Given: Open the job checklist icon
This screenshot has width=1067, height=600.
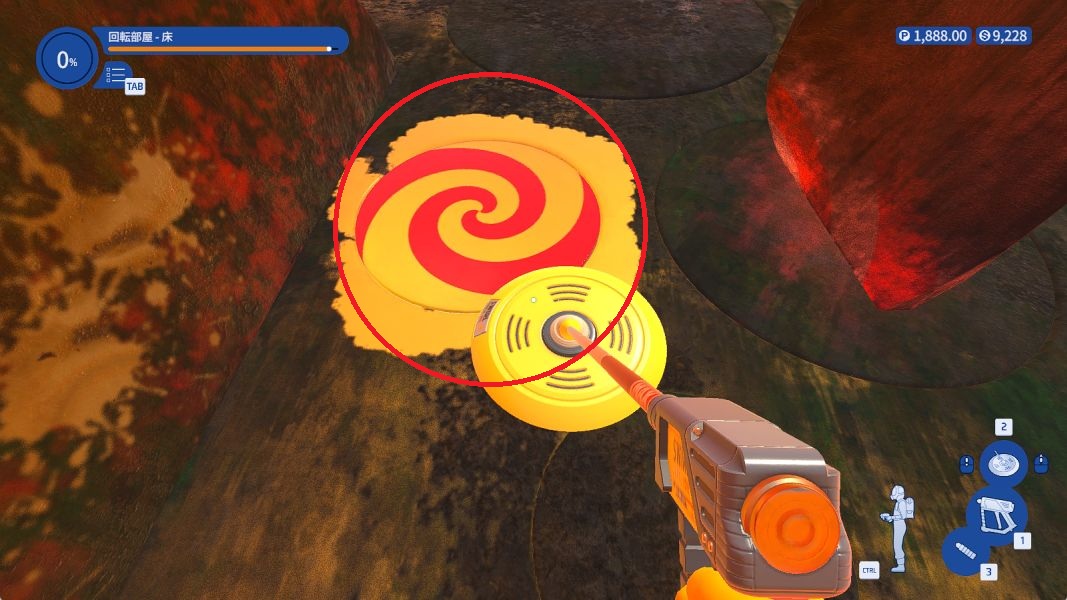Looking at the screenshot, I should pos(116,74).
